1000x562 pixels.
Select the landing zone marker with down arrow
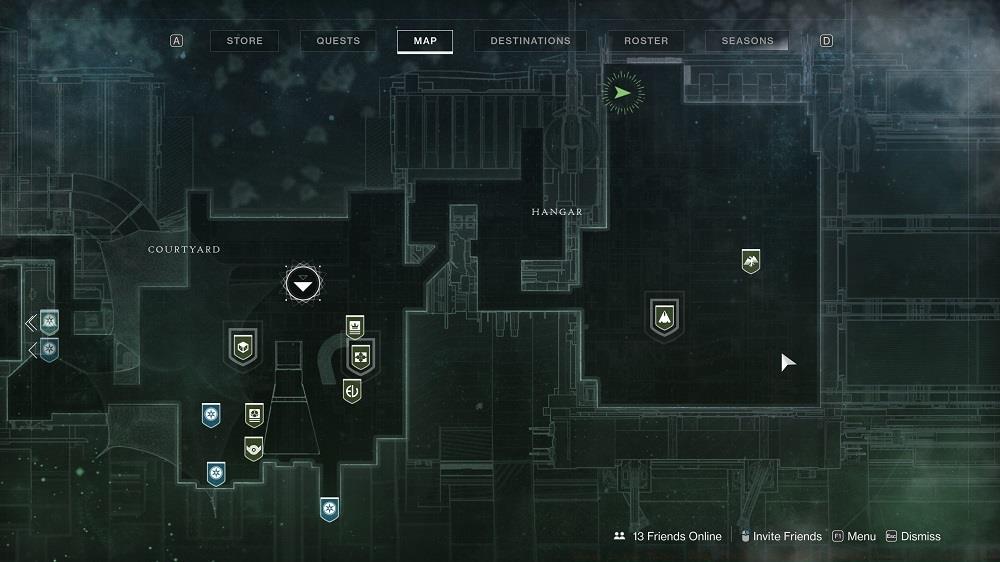[x=303, y=285]
